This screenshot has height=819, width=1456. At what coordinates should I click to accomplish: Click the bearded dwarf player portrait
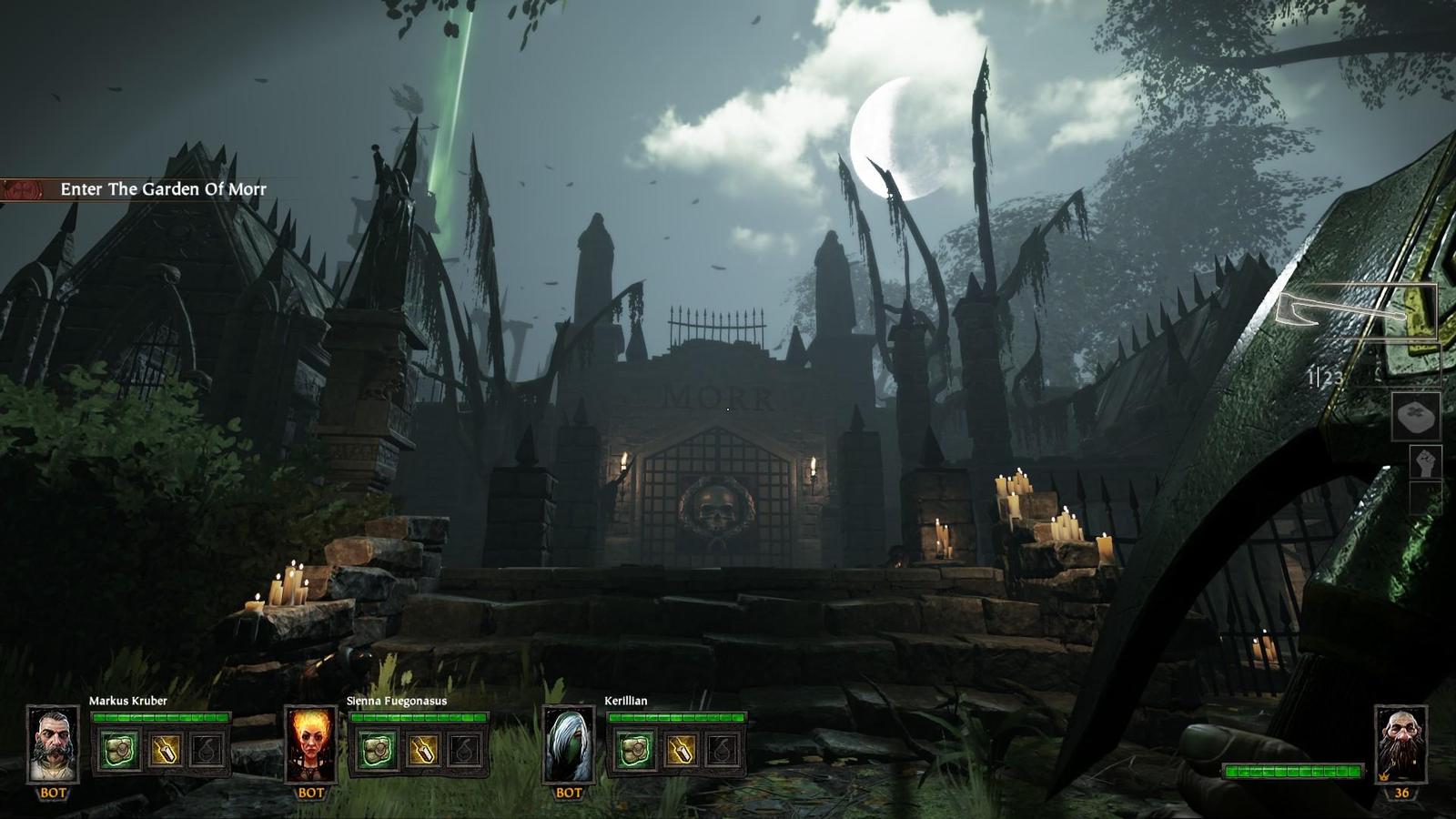(x=1400, y=744)
